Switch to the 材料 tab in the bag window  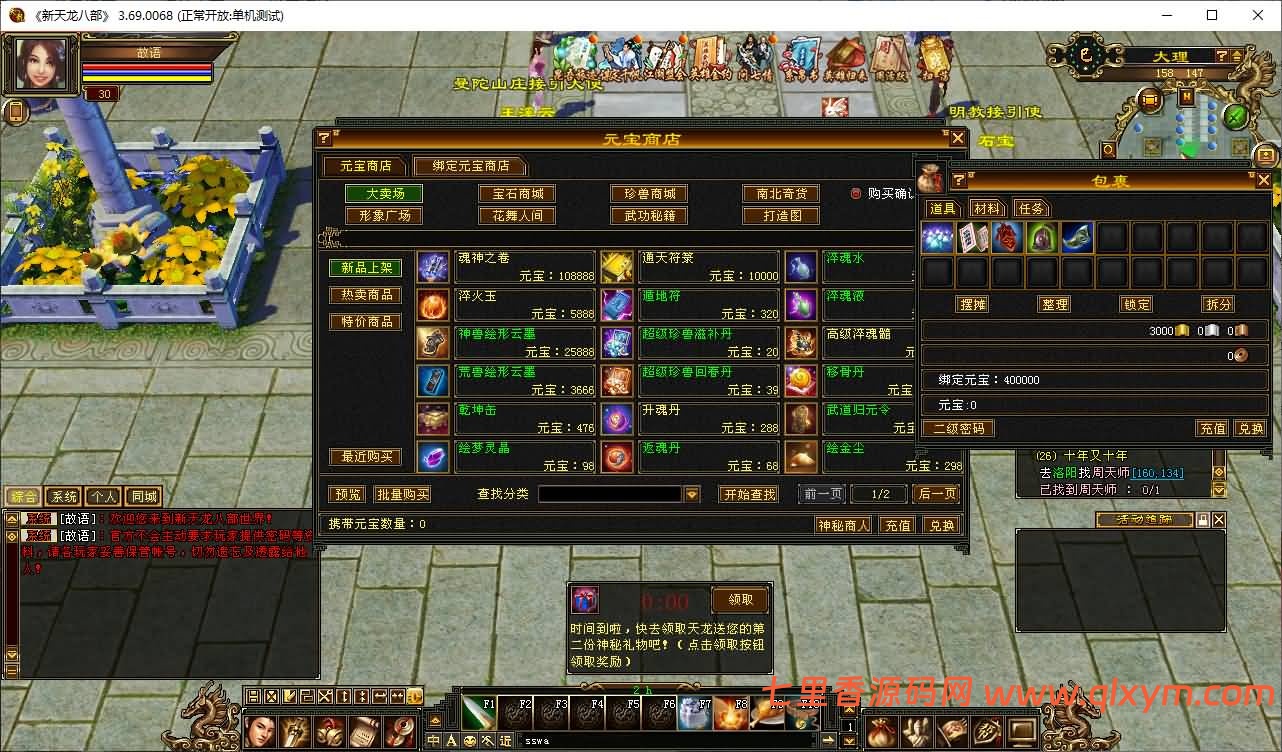(987, 208)
